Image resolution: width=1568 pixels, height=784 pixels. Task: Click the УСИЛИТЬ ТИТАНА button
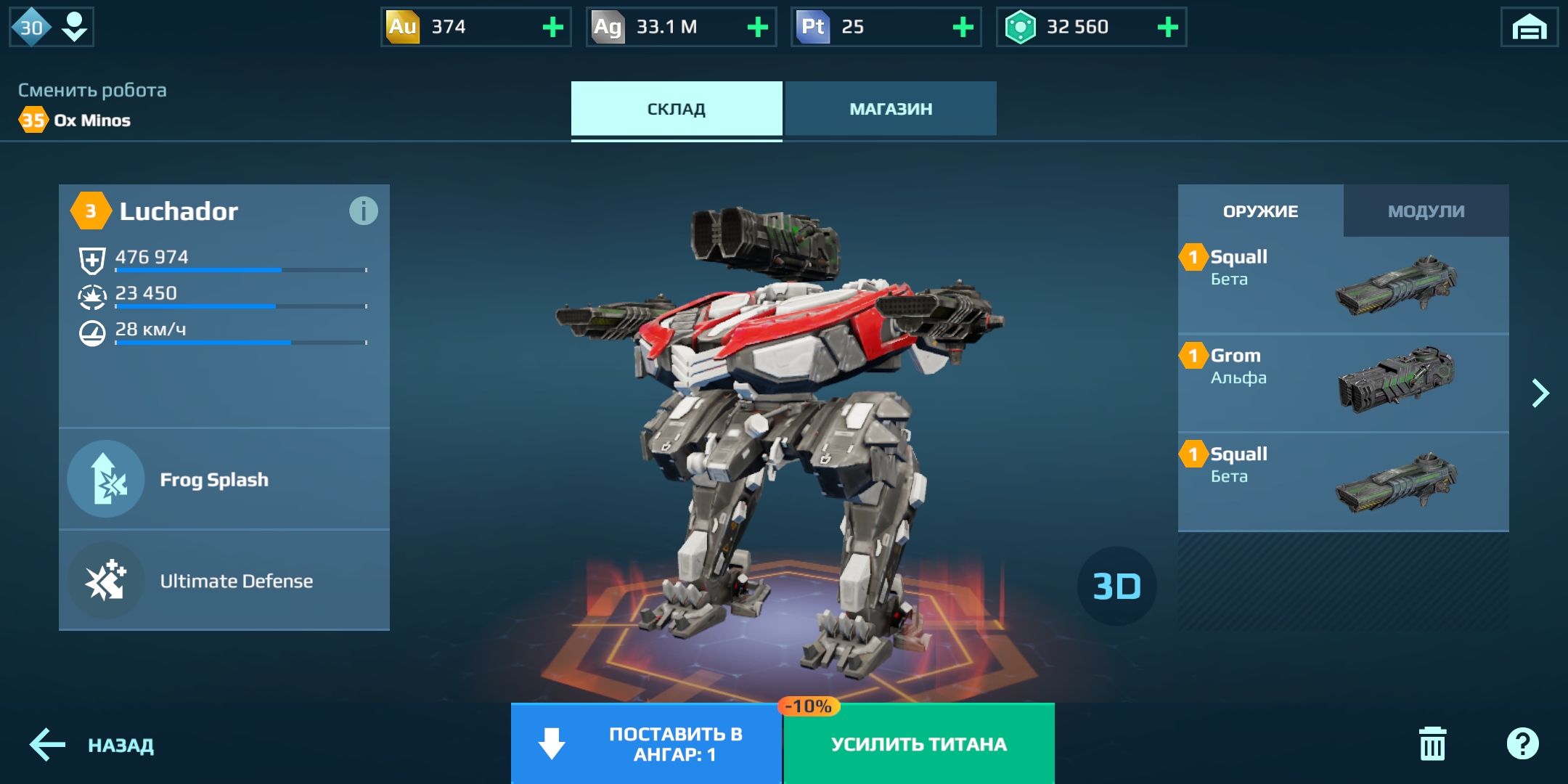(x=919, y=744)
